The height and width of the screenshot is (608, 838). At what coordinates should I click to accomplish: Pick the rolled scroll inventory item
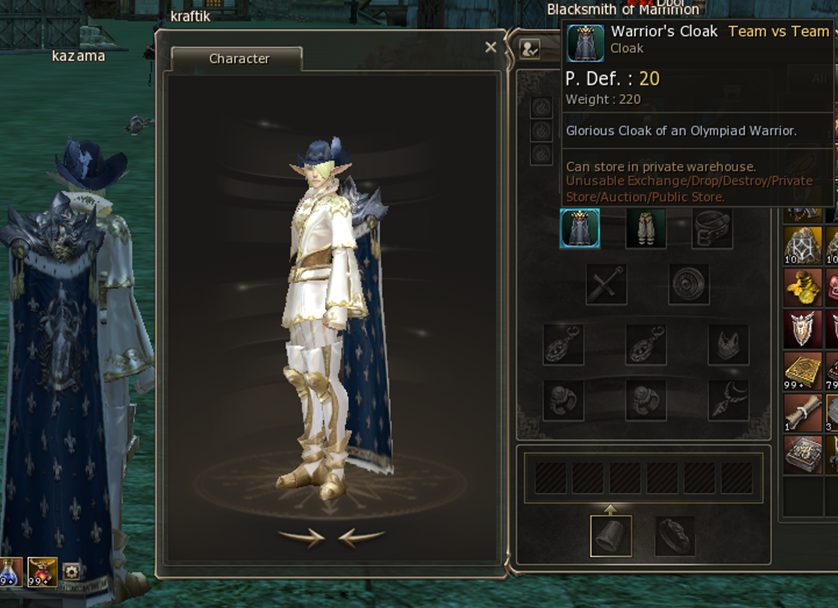click(x=803, y=411)
